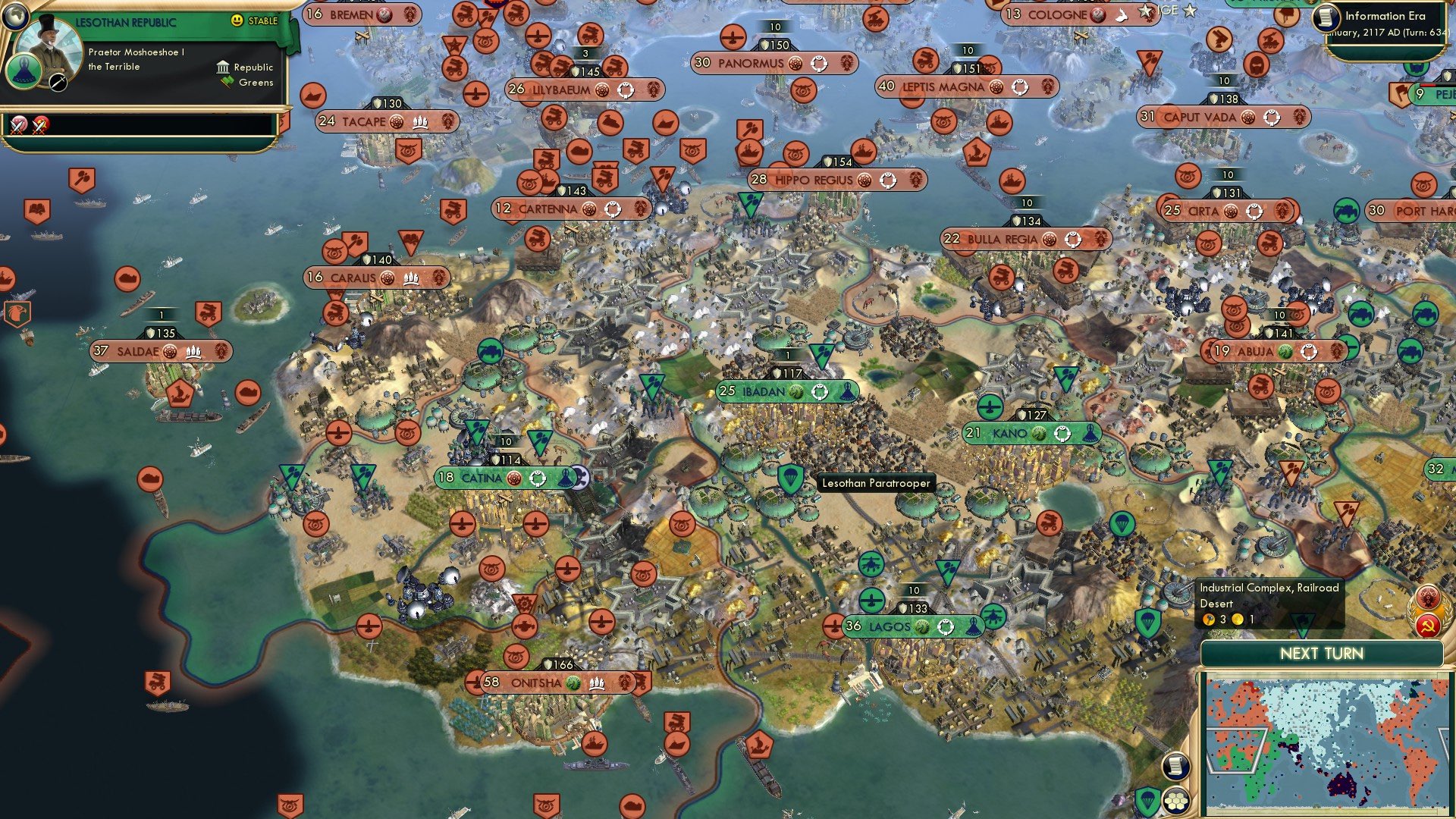This screenshot has width=1456, height=819.
Task: Click the Greens policy flag icon
Action: (x=223, y=82)
